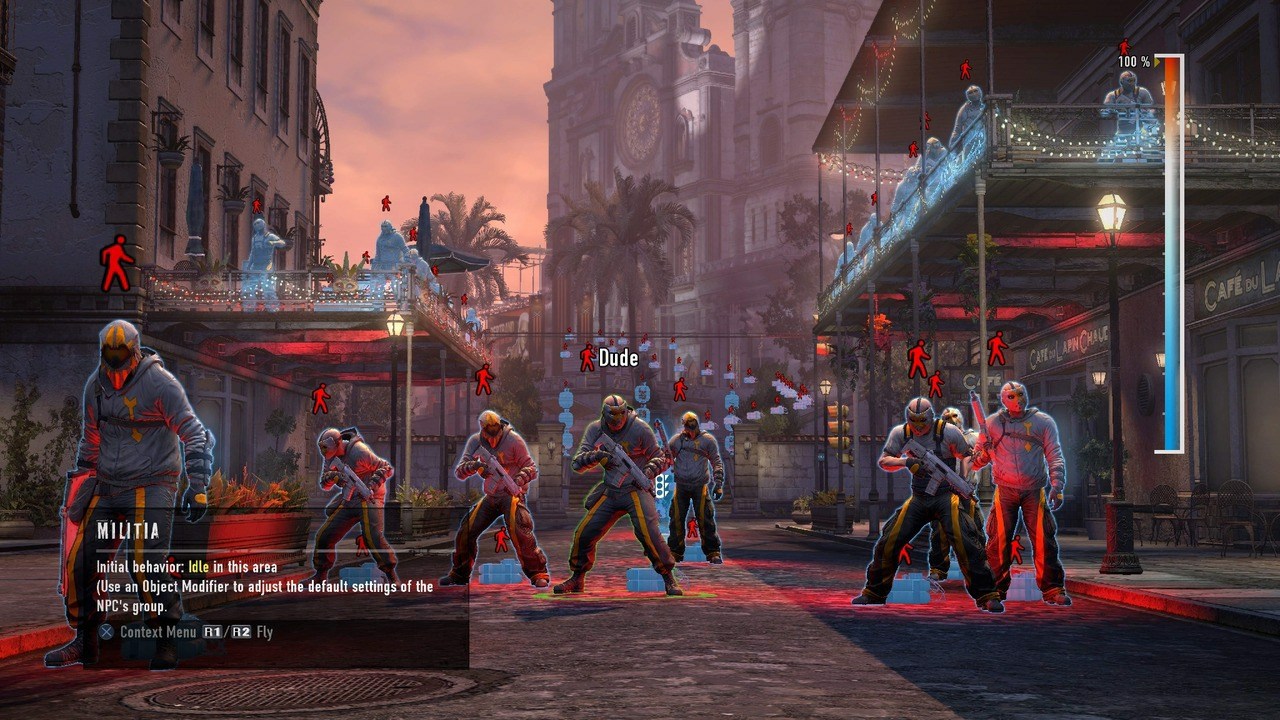Select the glowing NPC marker beneath the rightmost militia member
1280x720 pixels.
[1017, 549]
